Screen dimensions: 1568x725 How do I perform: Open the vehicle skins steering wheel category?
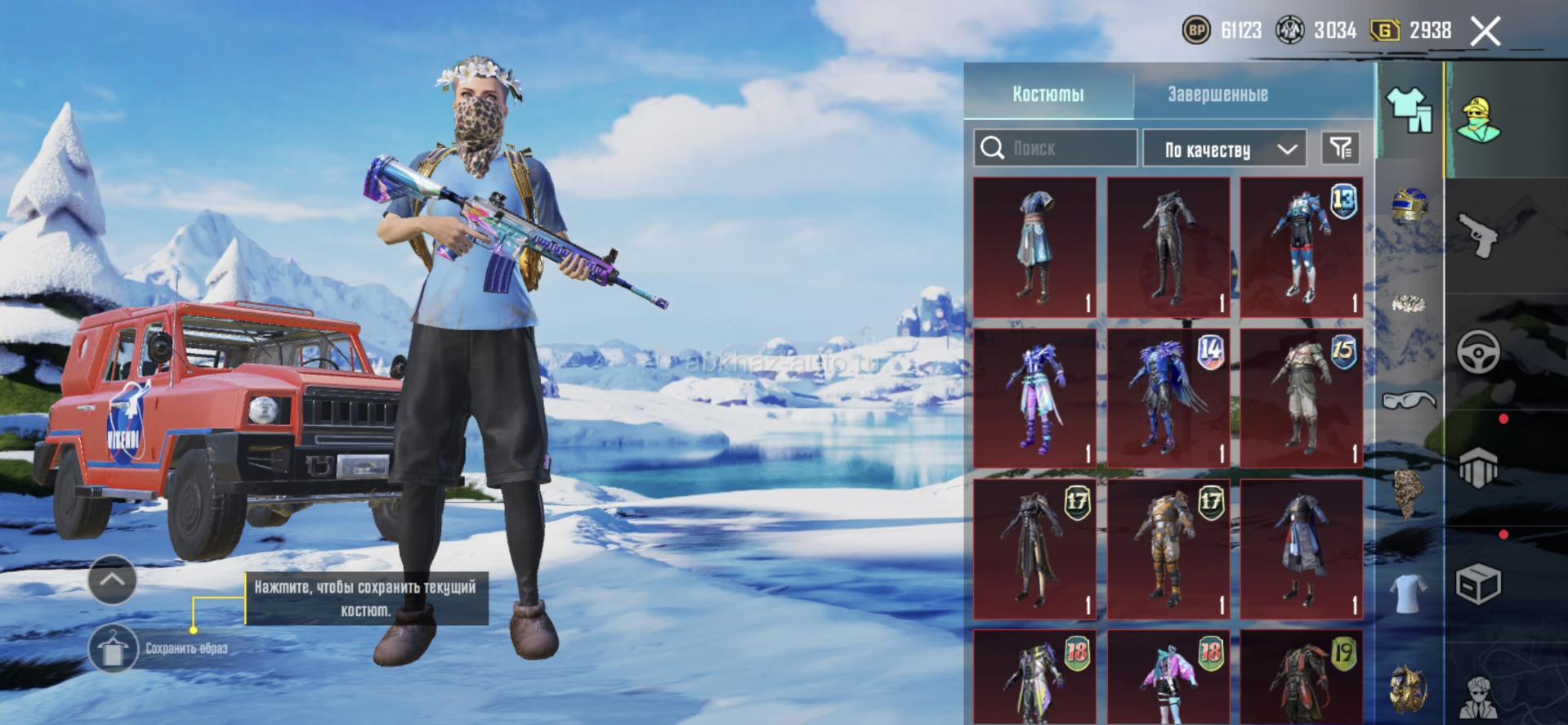click(1478, 352)
